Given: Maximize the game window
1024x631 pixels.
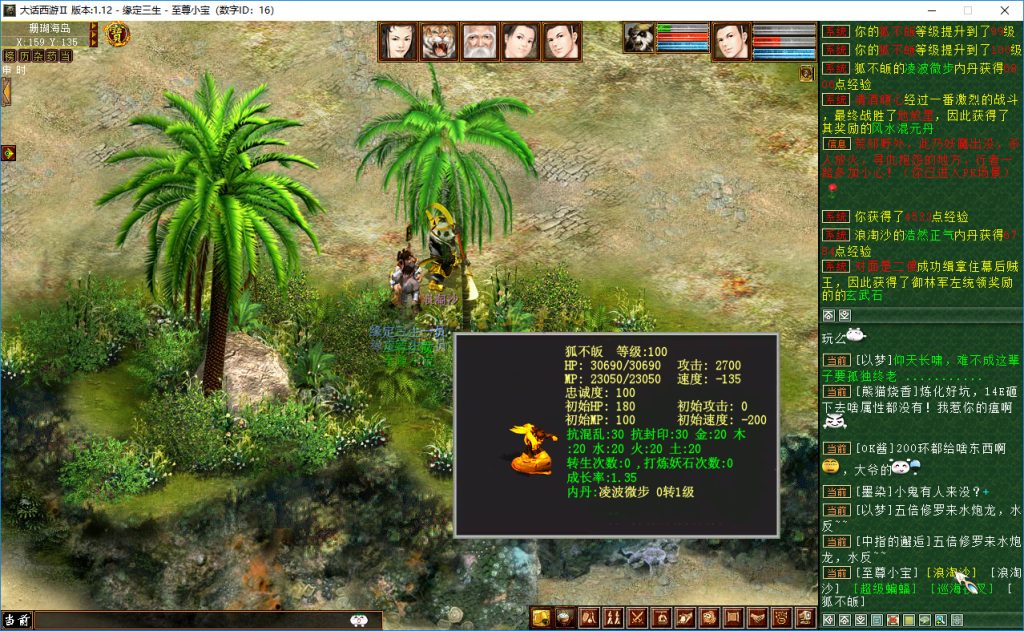Looking at the screenshot, I should click(958, 10).
